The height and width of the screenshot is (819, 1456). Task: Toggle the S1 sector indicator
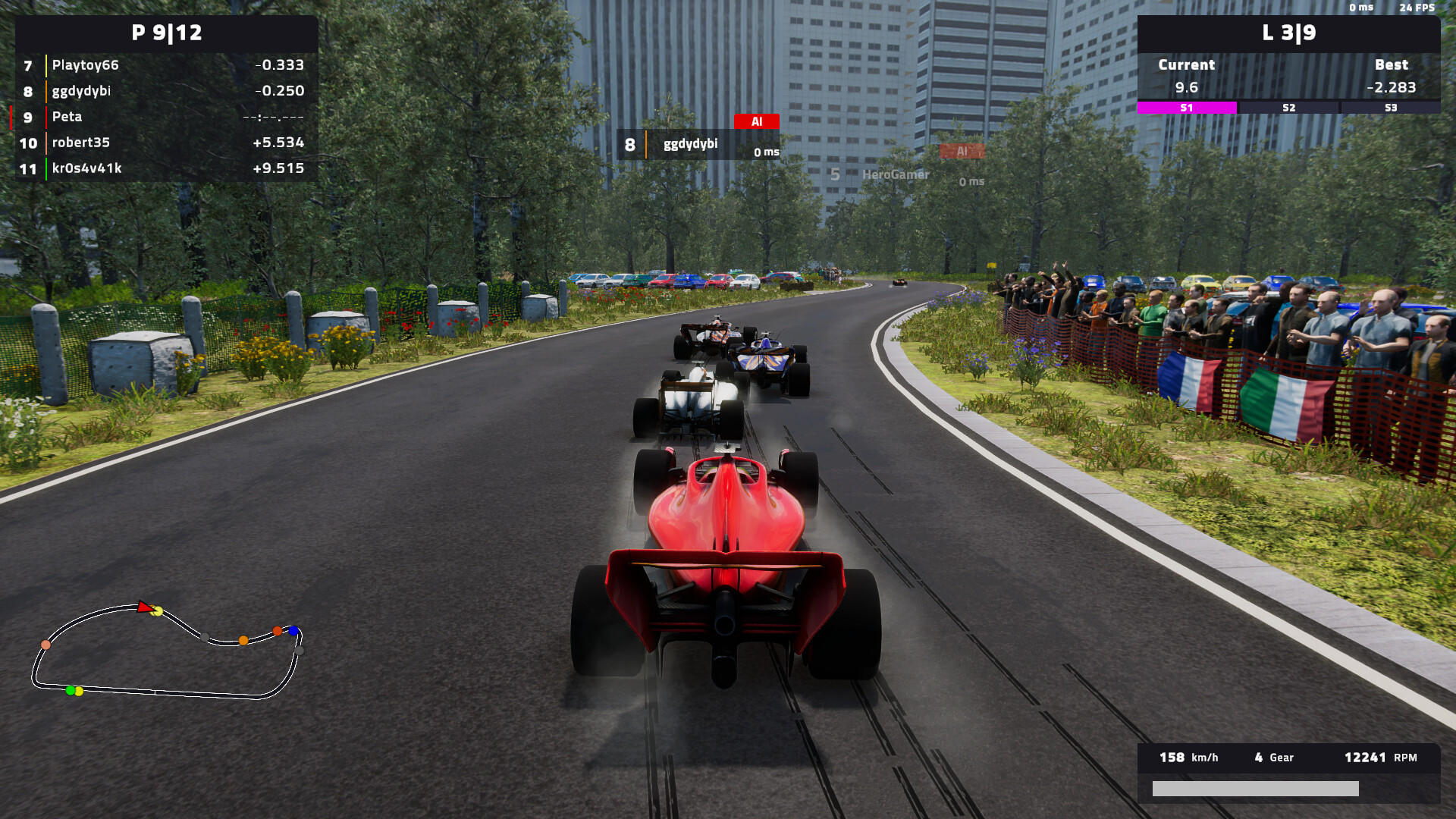point(1185,108)
